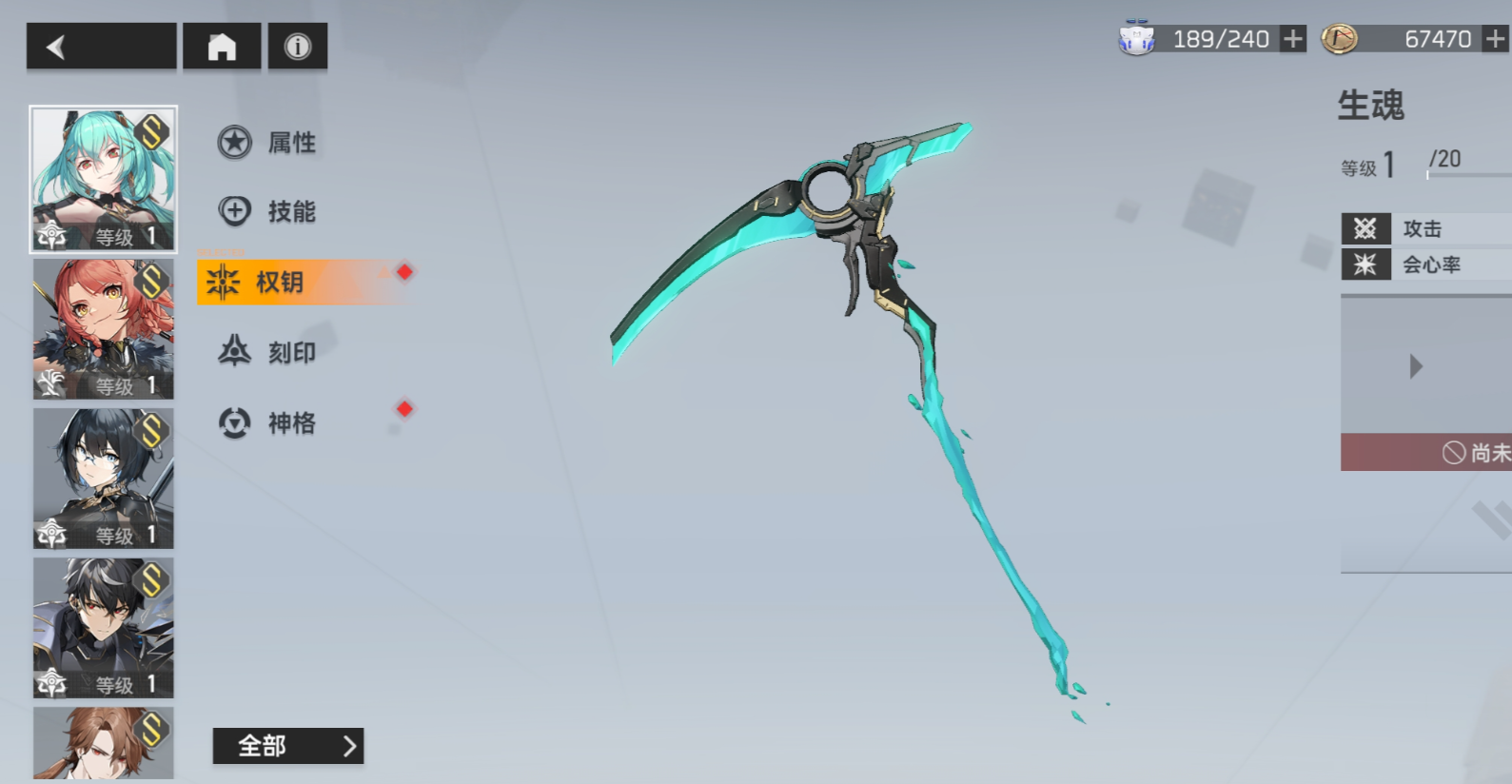Screen dimensions: 1512x784
Task: Go back with the arrow button
Action: [x=101, y=47]
